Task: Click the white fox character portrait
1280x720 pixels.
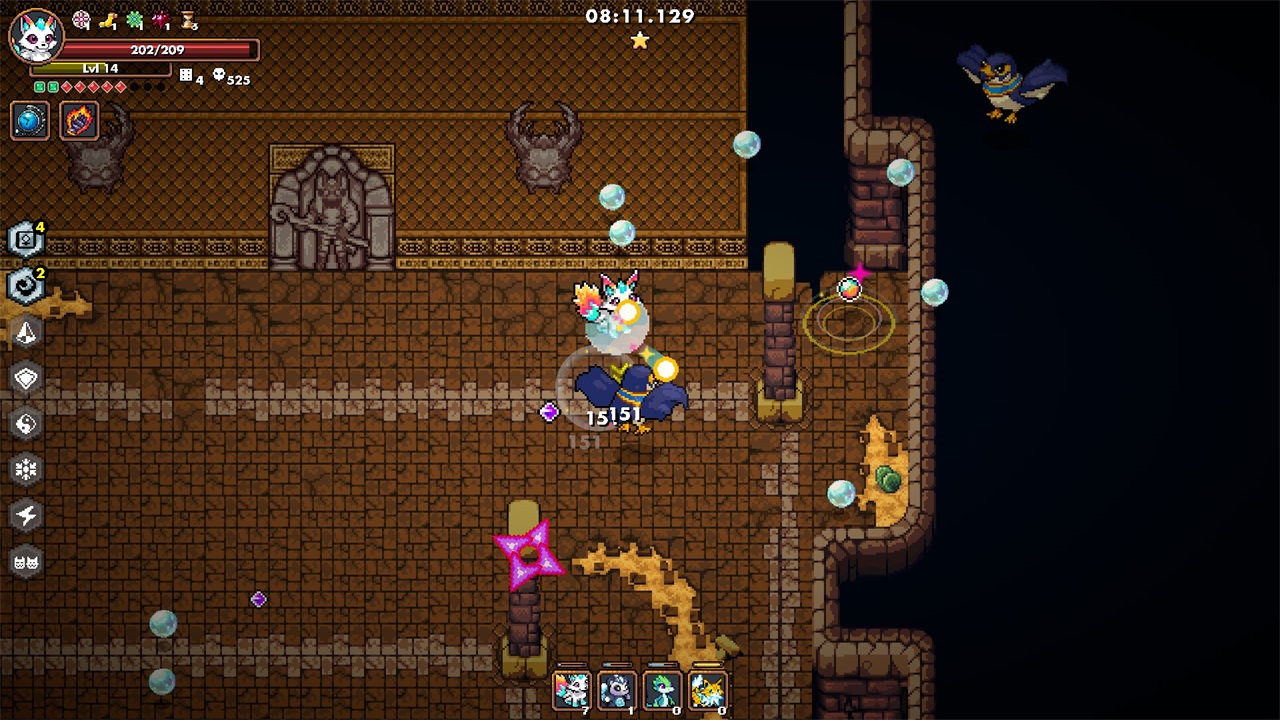Action: tap(35, 36)
